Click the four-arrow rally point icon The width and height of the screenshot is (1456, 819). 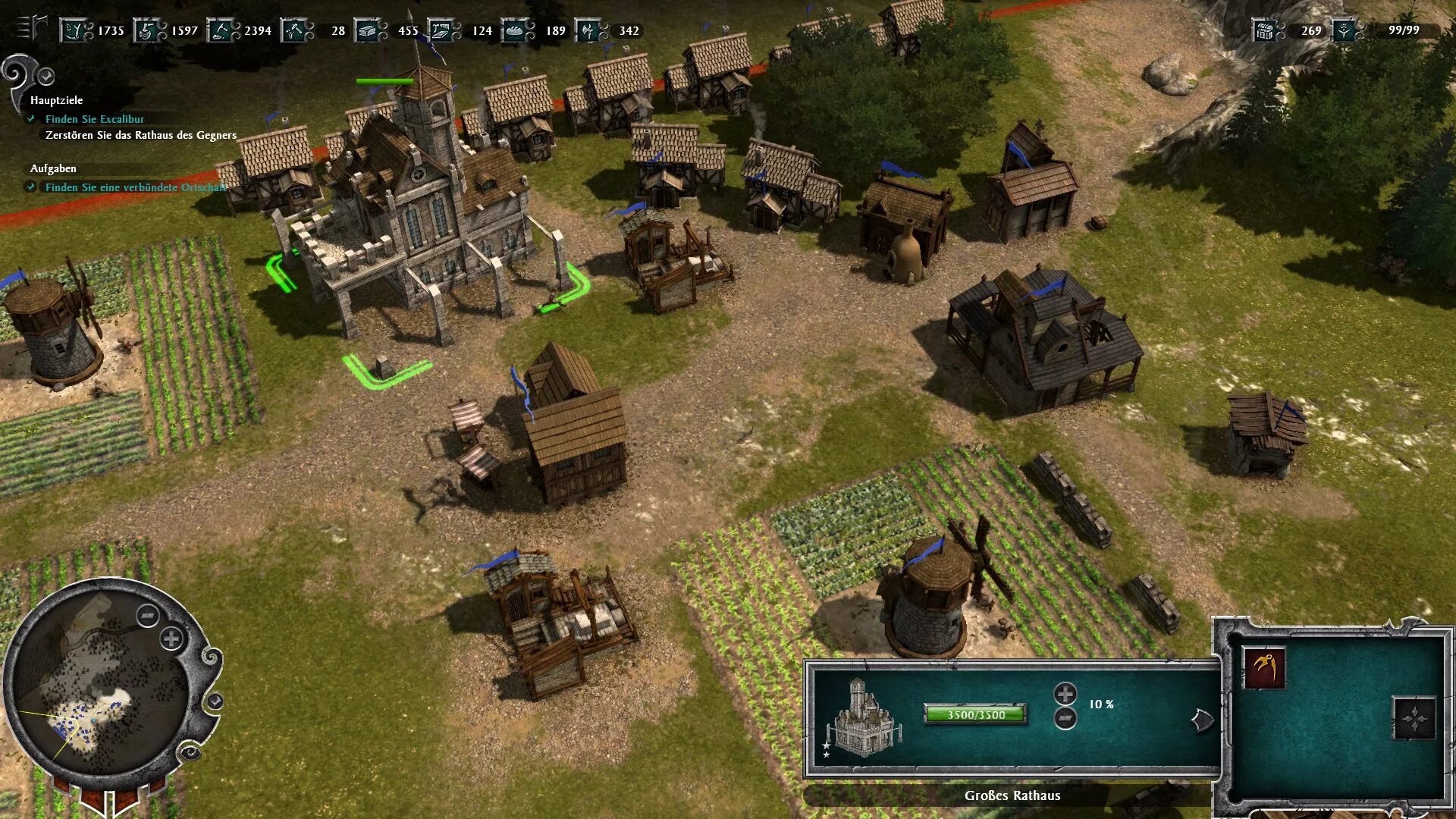coord(1414,718)
